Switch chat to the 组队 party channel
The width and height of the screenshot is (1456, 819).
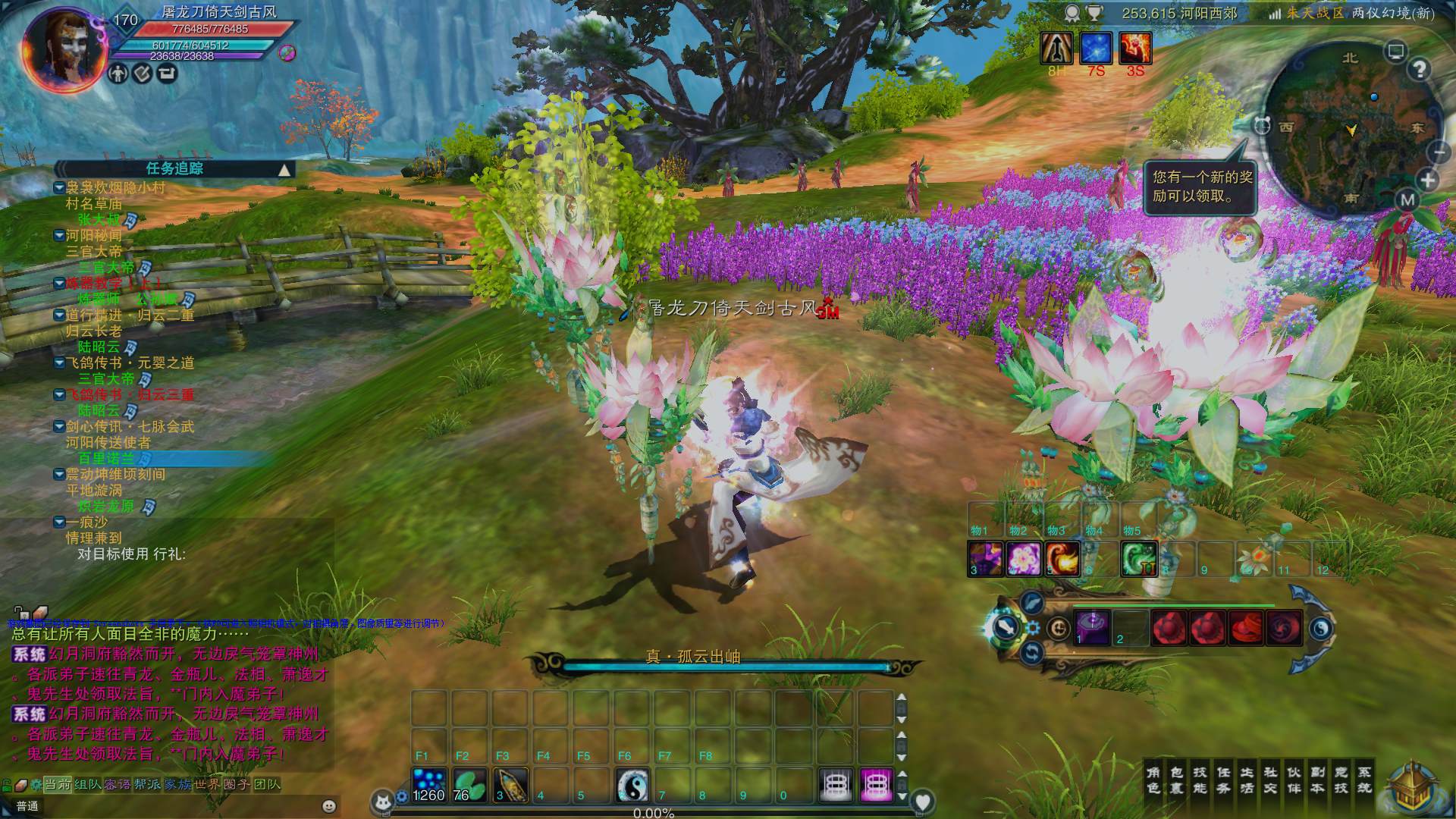(x=88, y=784)
